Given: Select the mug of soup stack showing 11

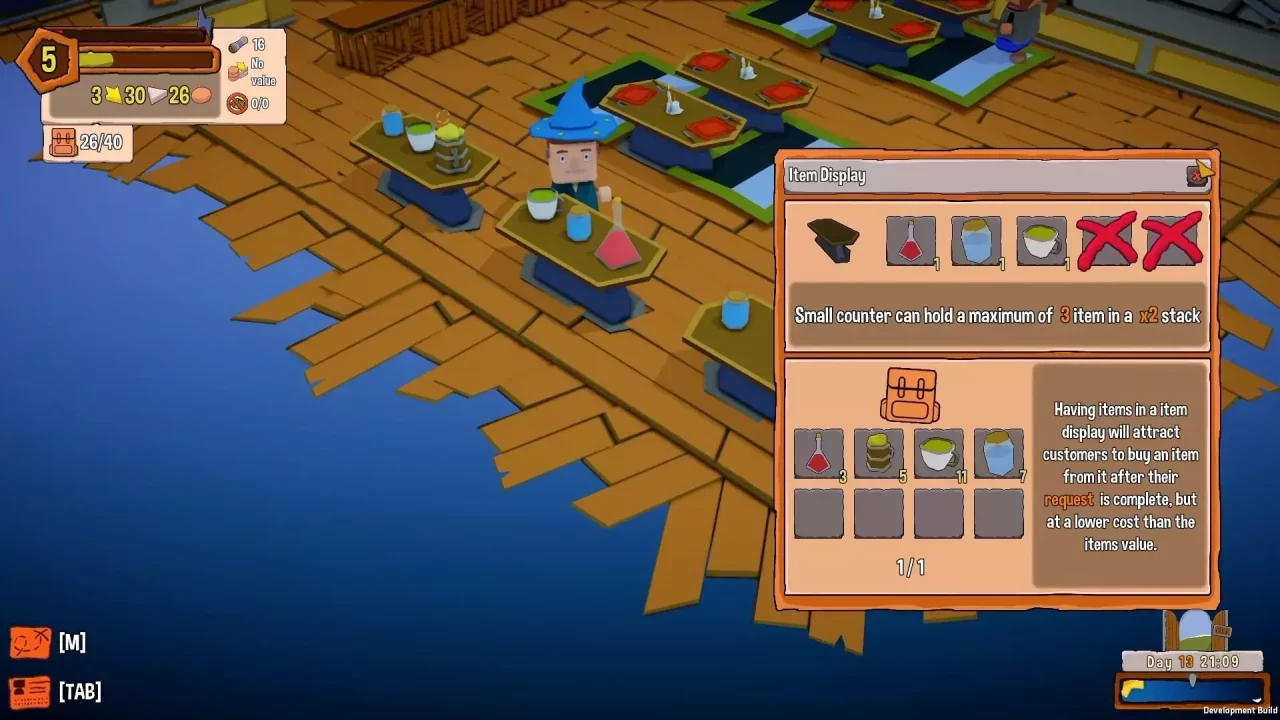Looking at the screenshot, I should (938, 455).
